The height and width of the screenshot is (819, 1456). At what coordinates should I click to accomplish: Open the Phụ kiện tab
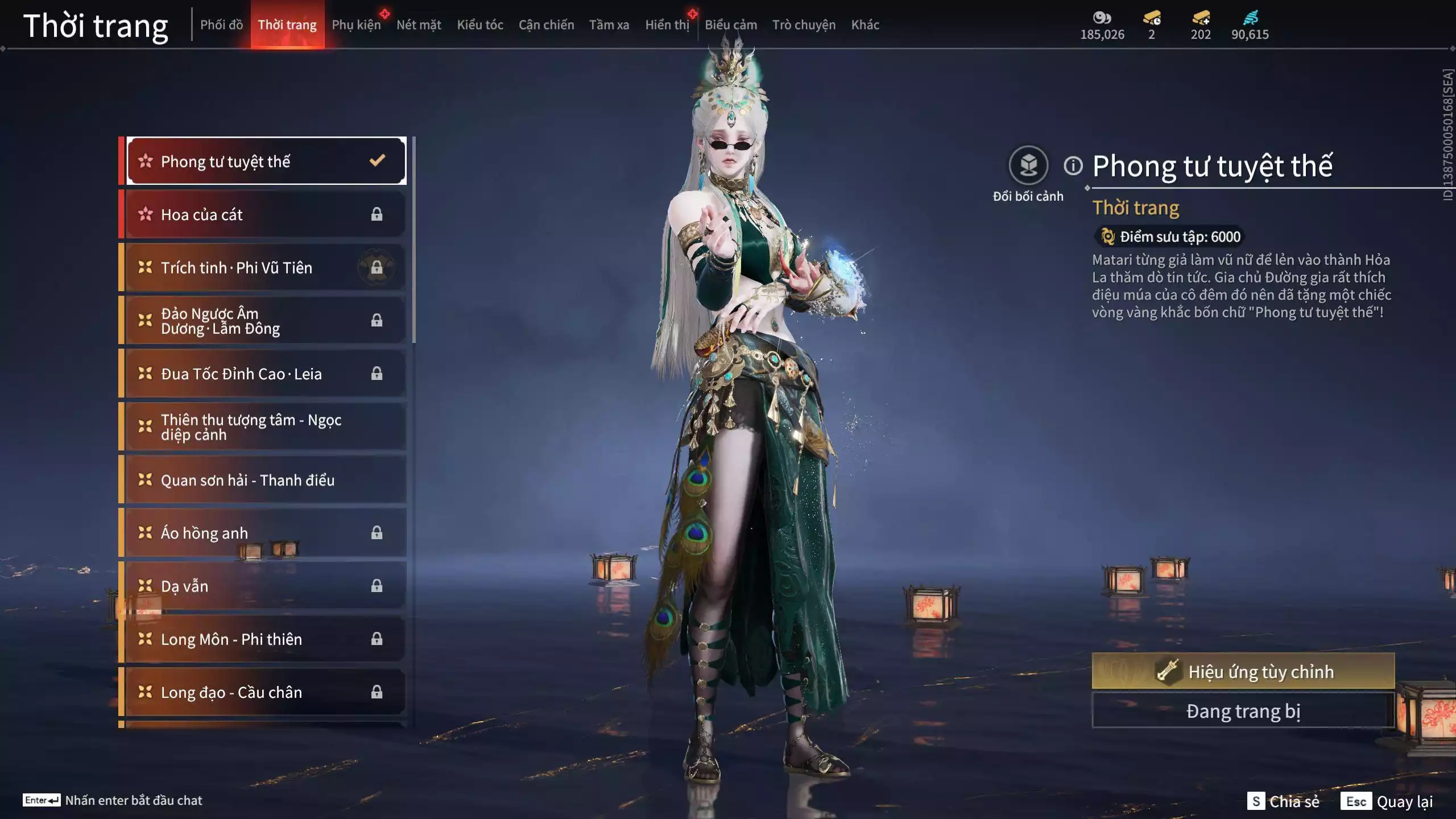coord(356,25)
